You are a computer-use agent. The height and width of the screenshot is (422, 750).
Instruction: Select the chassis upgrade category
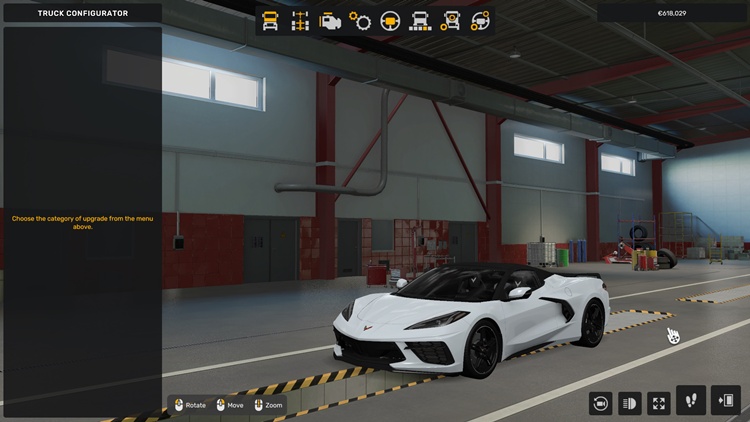pyautogui.click(x=300, y=20)
